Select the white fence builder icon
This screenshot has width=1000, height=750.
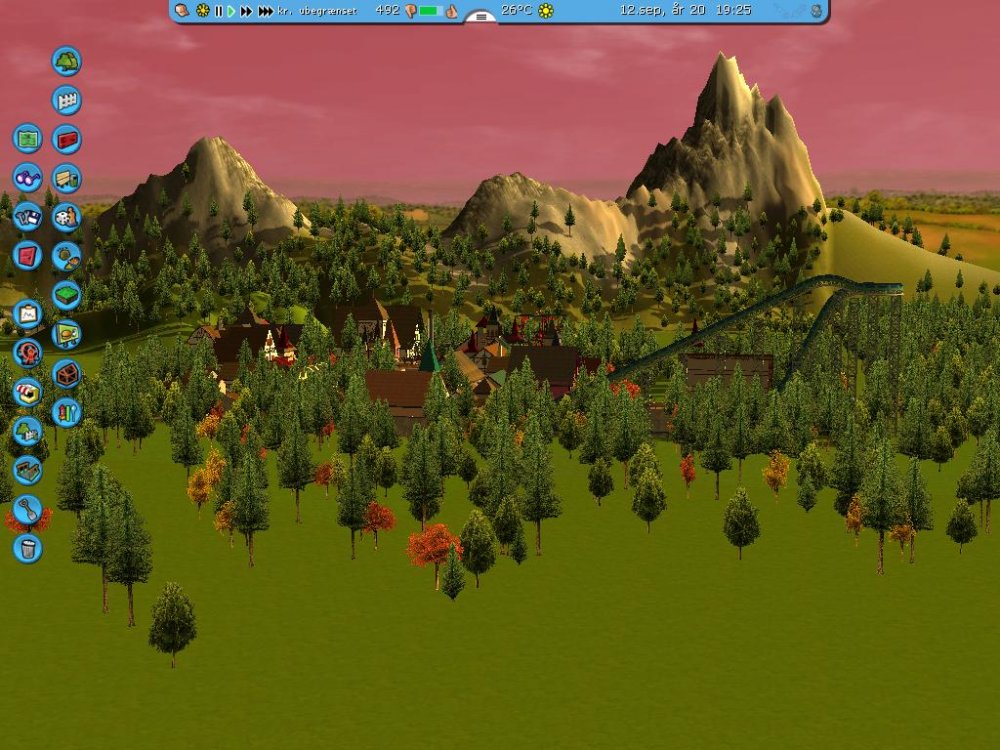(x=66, y=100)
